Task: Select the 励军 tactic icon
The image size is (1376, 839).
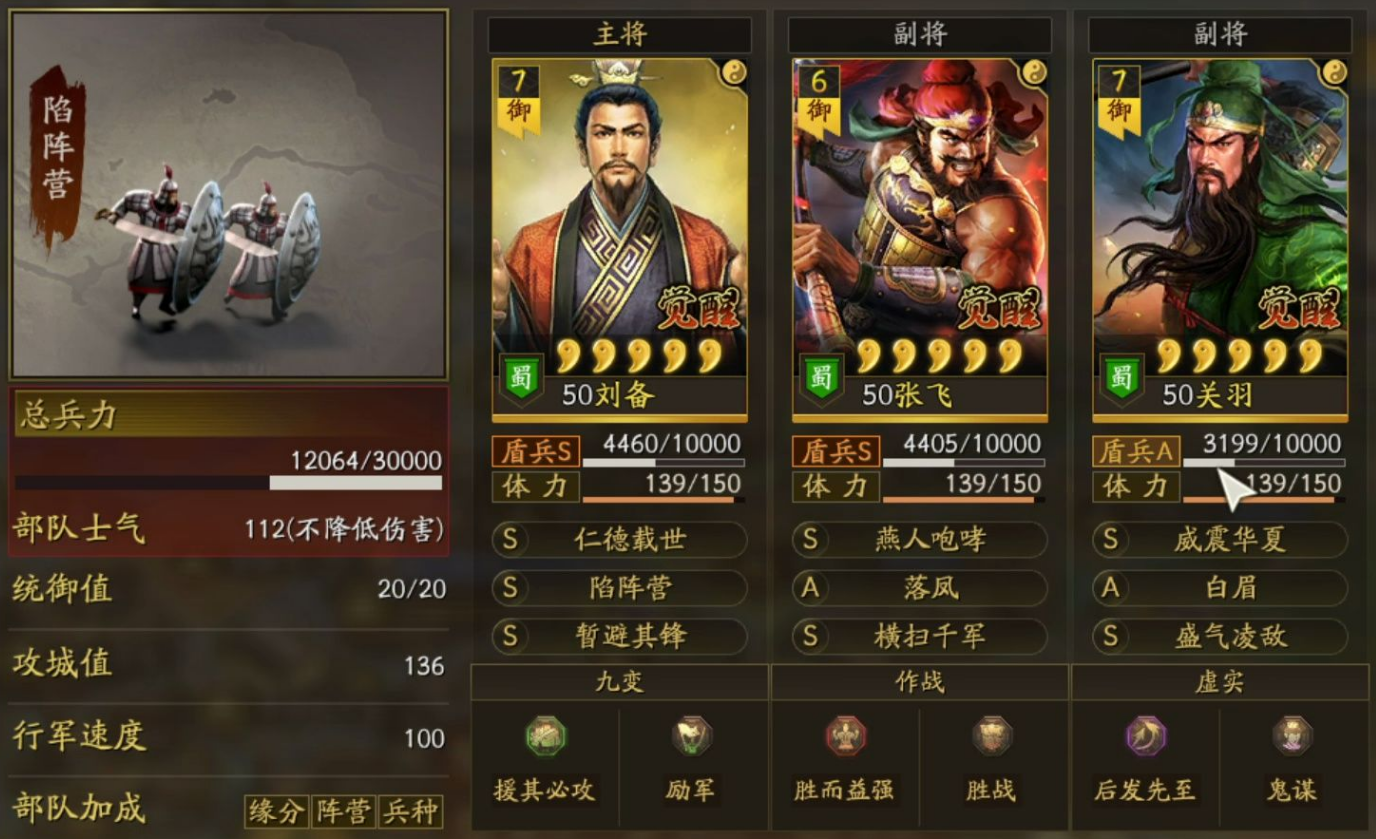Action: (692, 733)
